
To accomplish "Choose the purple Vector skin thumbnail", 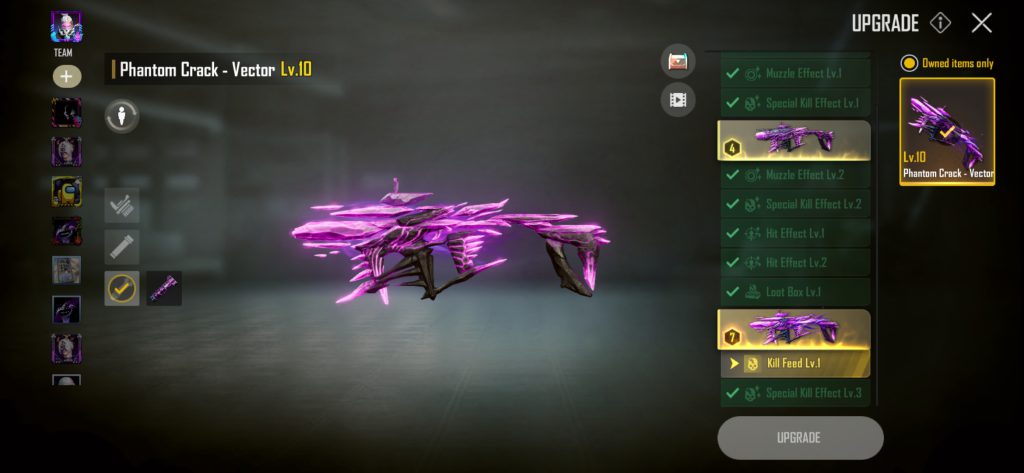I will click(164, 288).
